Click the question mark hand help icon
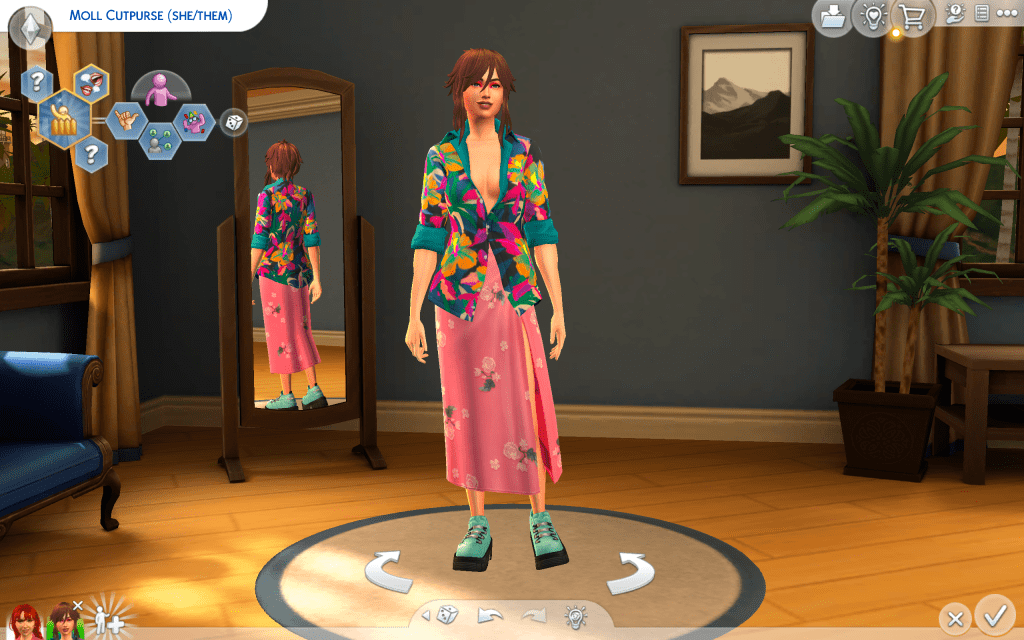Screen dimensions: 1024x640 955,14
